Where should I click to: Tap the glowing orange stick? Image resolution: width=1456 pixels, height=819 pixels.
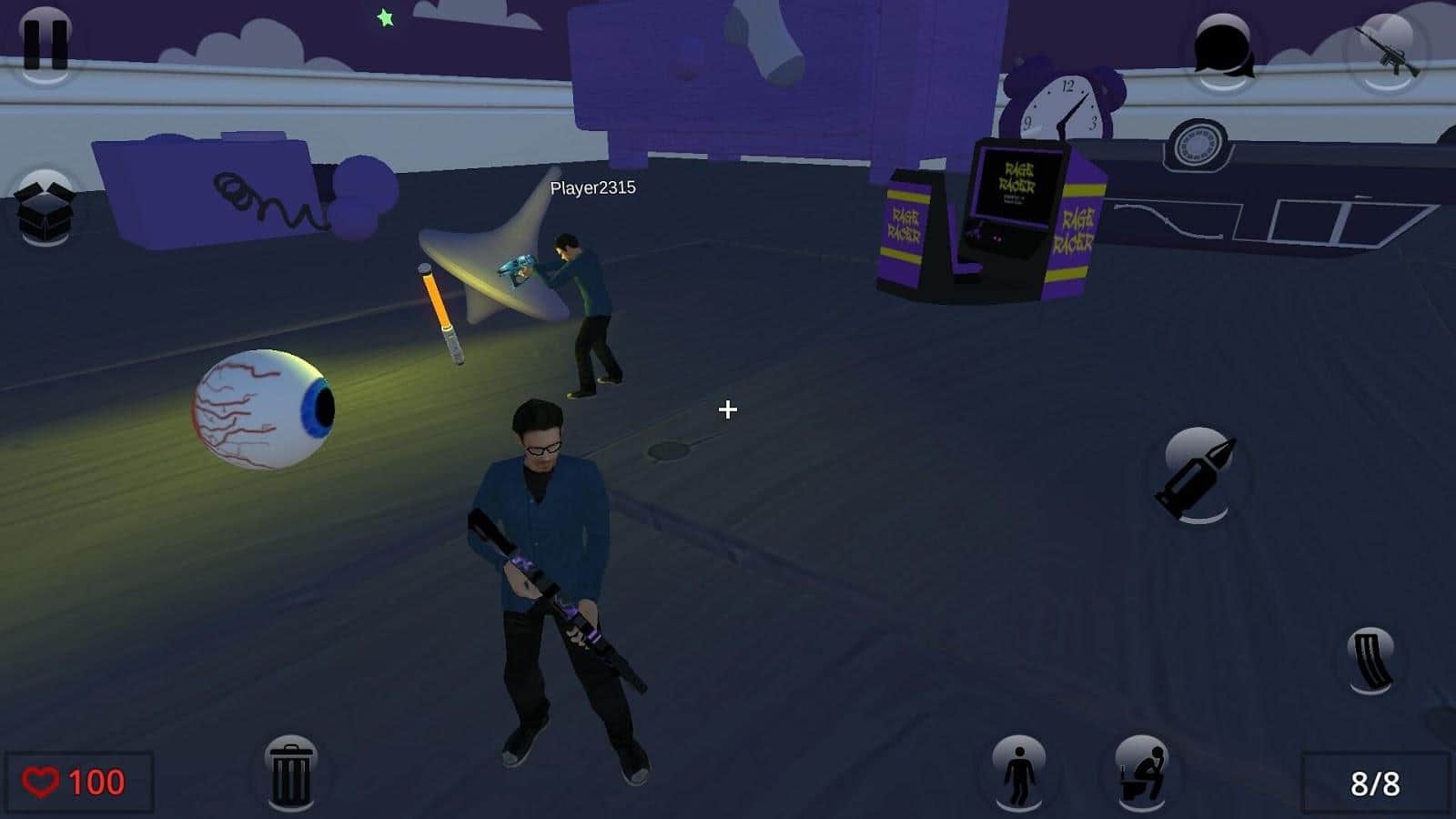440,314
